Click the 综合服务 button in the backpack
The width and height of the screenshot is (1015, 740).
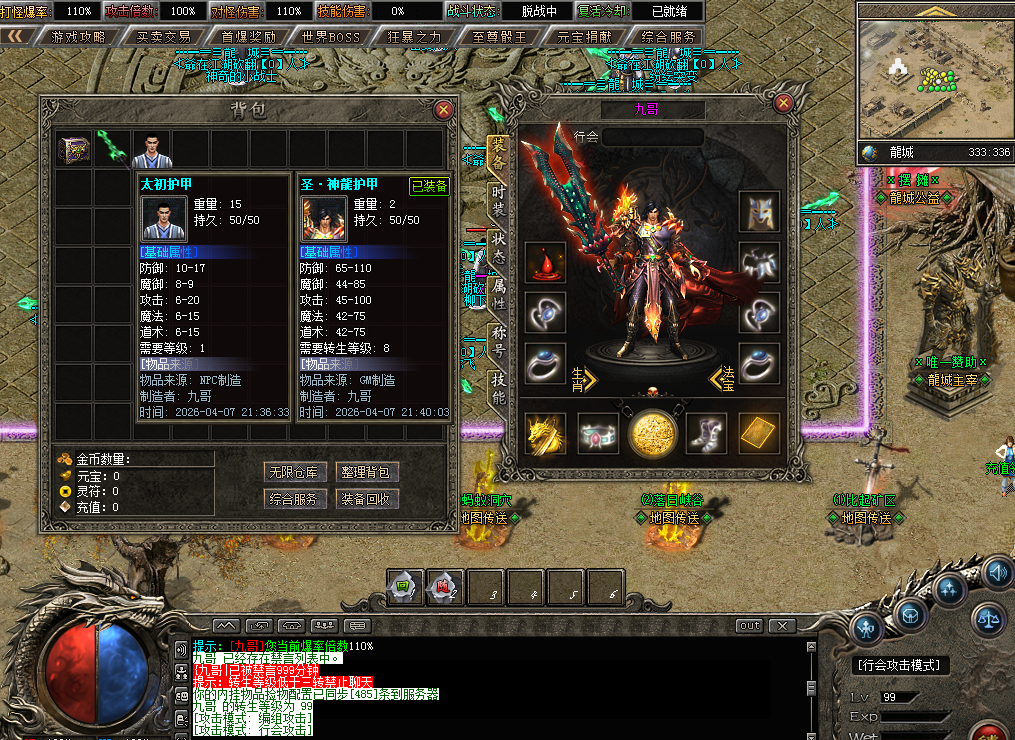[x=292, y=499]
